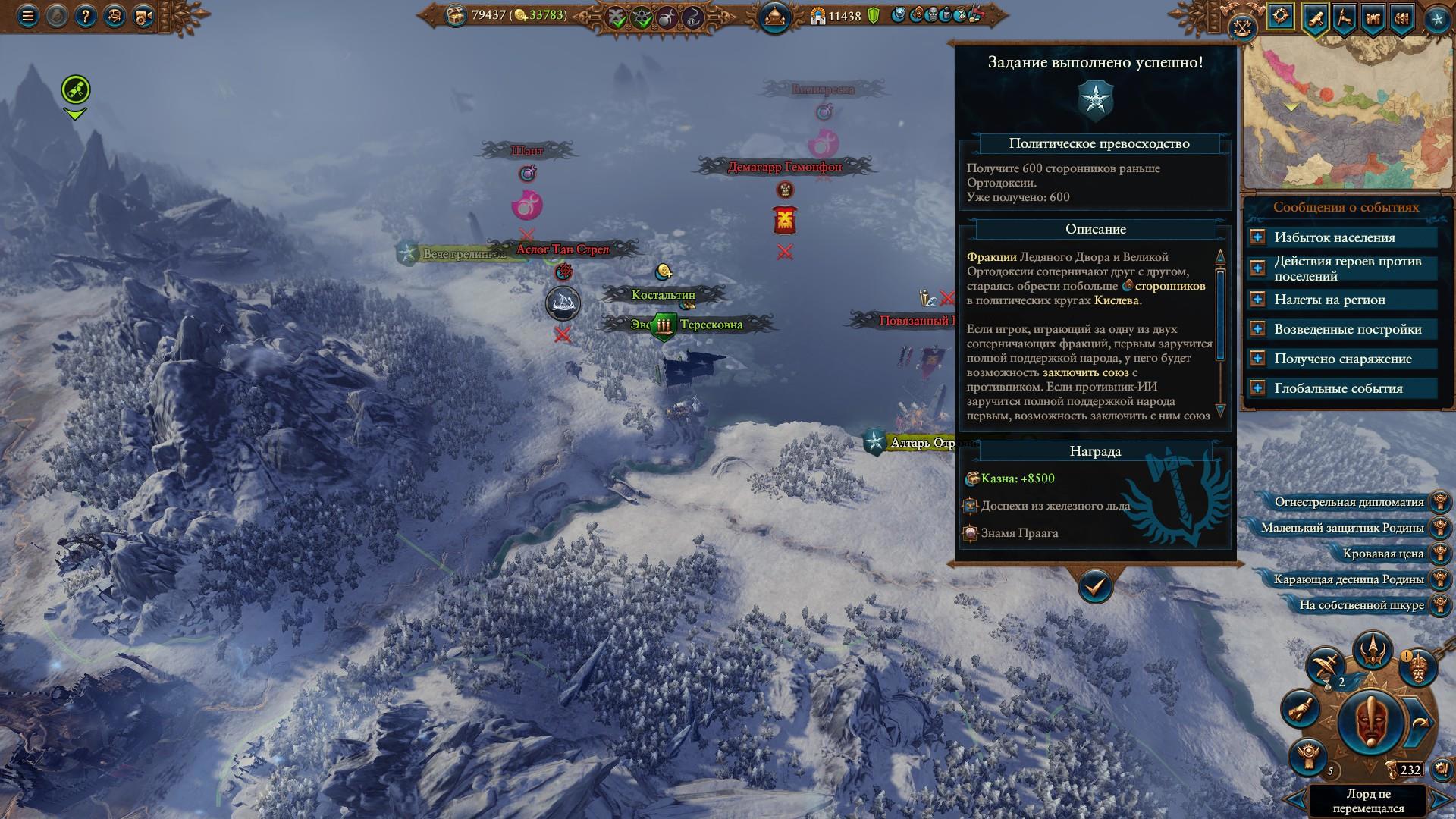Expand the Налеты на регион event category
This screenshot has width=1456, height=819.
pyautogui.click(x=1257, y=300)
